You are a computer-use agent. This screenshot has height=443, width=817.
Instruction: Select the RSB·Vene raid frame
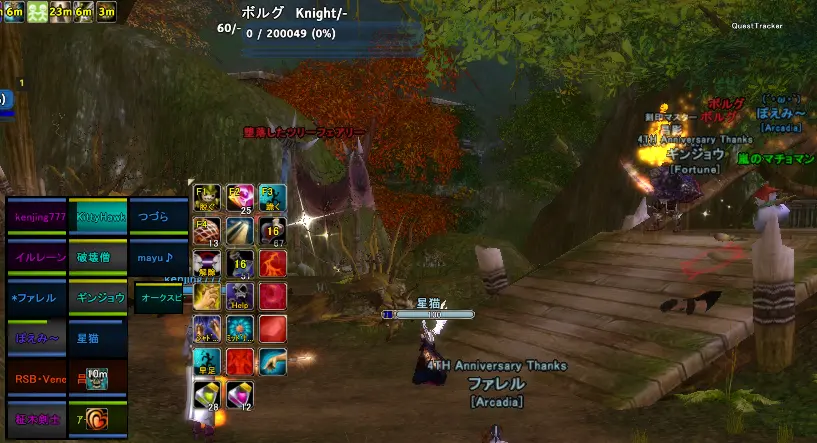38,379
